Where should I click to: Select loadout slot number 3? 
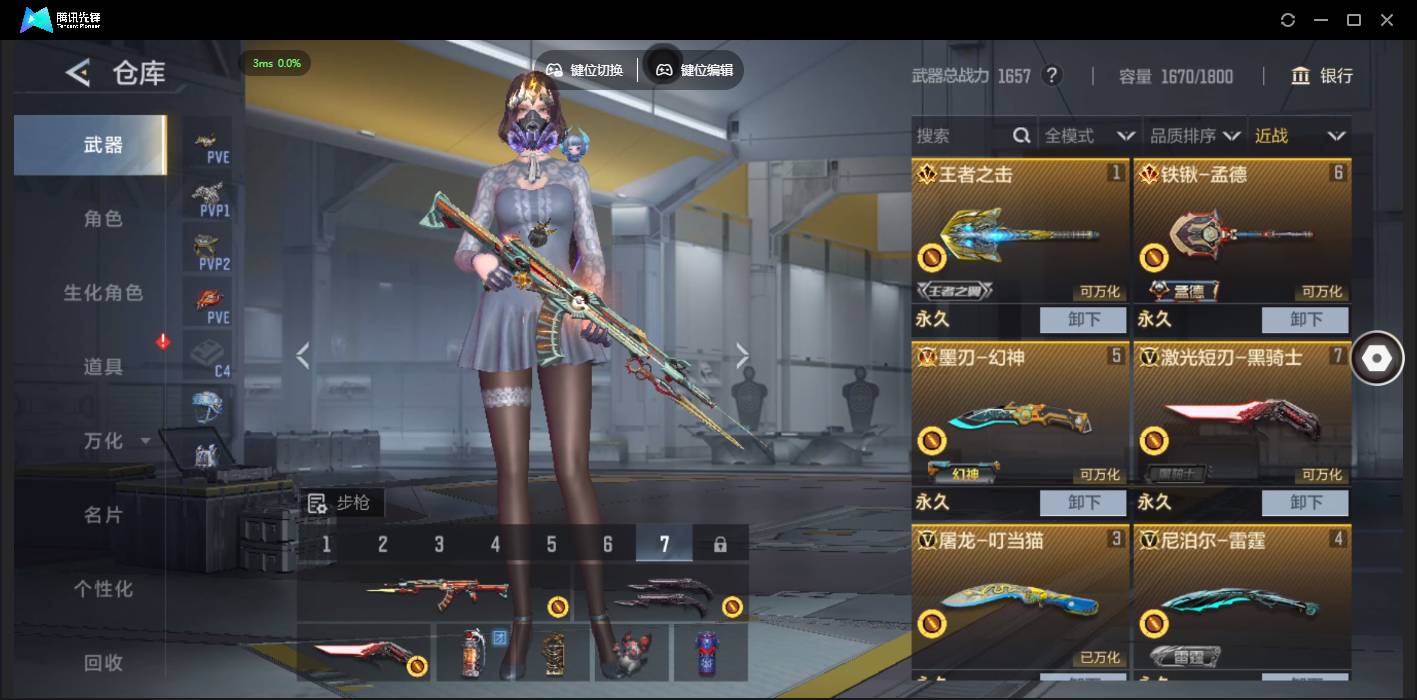439,544
